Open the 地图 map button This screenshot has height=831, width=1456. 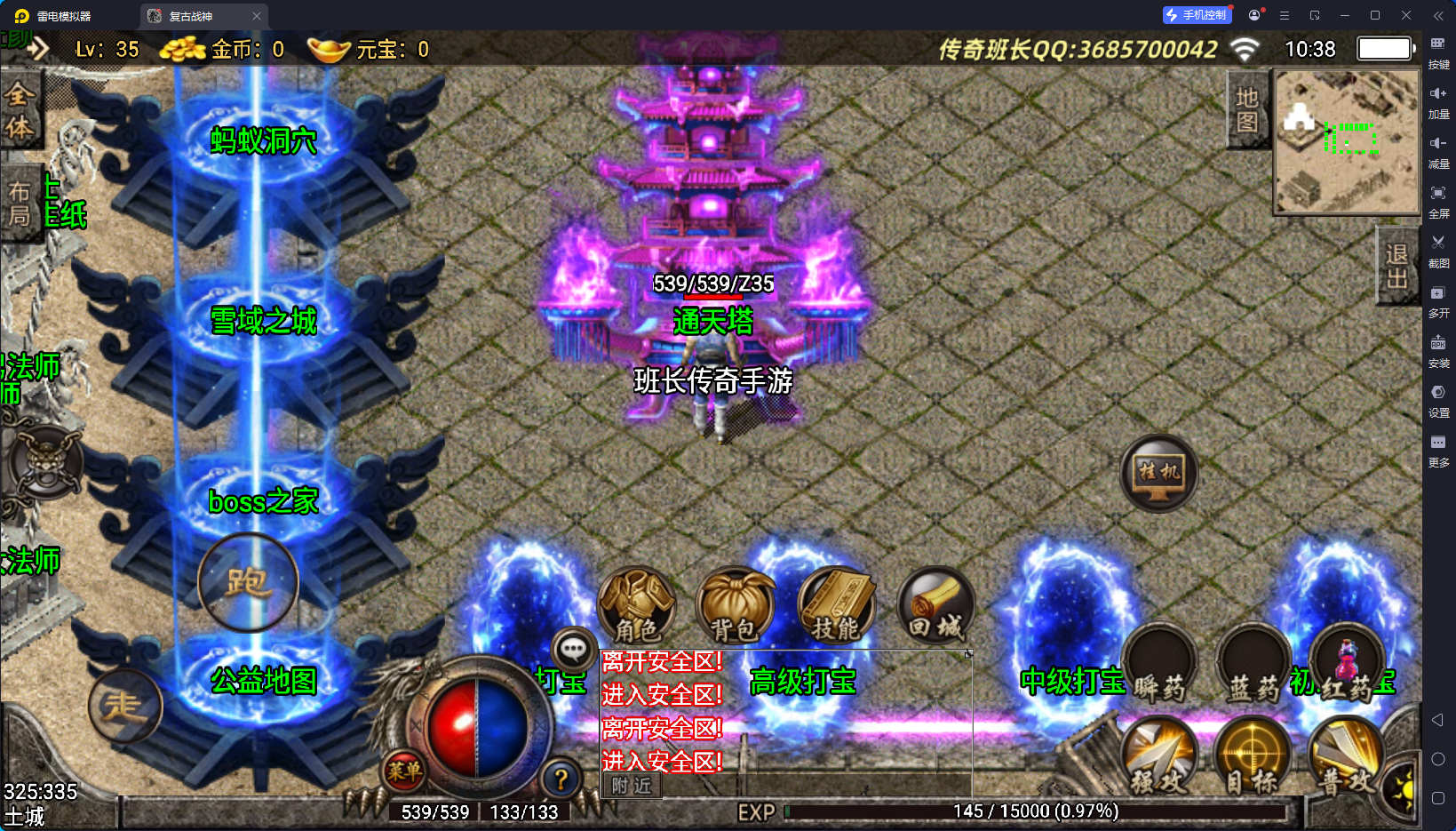pos(1247,110)
